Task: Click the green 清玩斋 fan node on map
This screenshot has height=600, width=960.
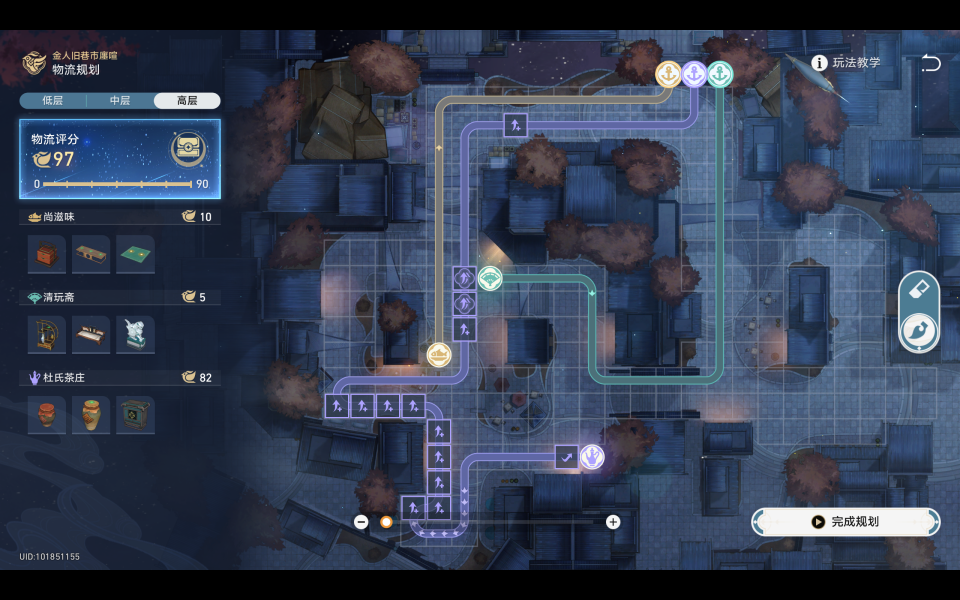Action: 490,278
